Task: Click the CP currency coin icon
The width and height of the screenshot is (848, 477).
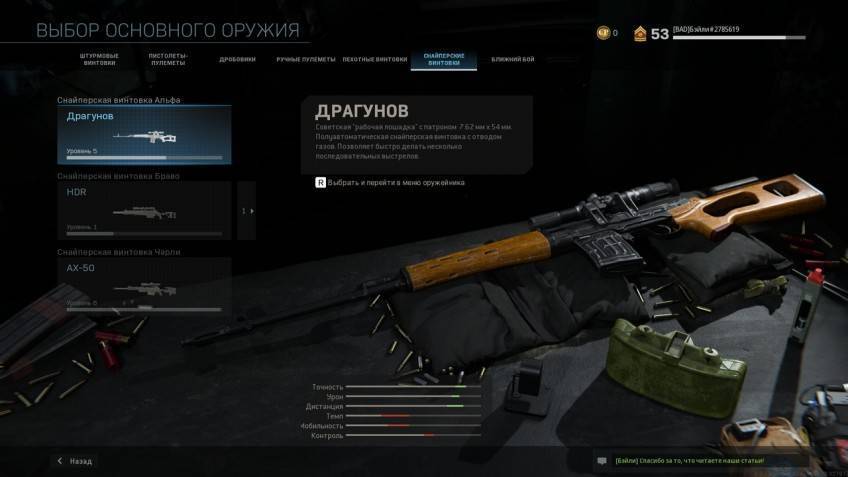Action: [602, 33]
